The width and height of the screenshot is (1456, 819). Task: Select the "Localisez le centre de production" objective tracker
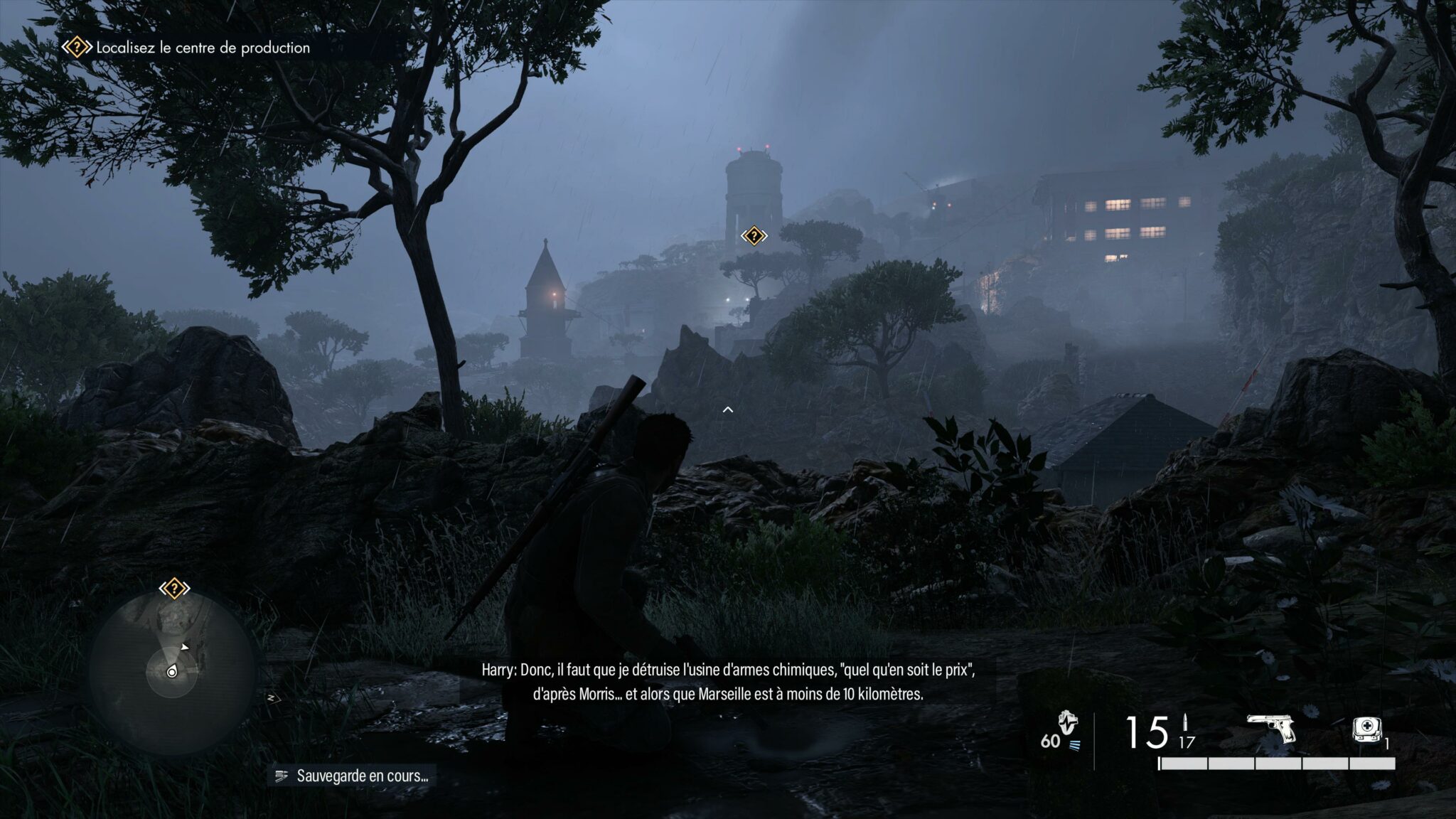pyautogui.click(x=186, y=48)
